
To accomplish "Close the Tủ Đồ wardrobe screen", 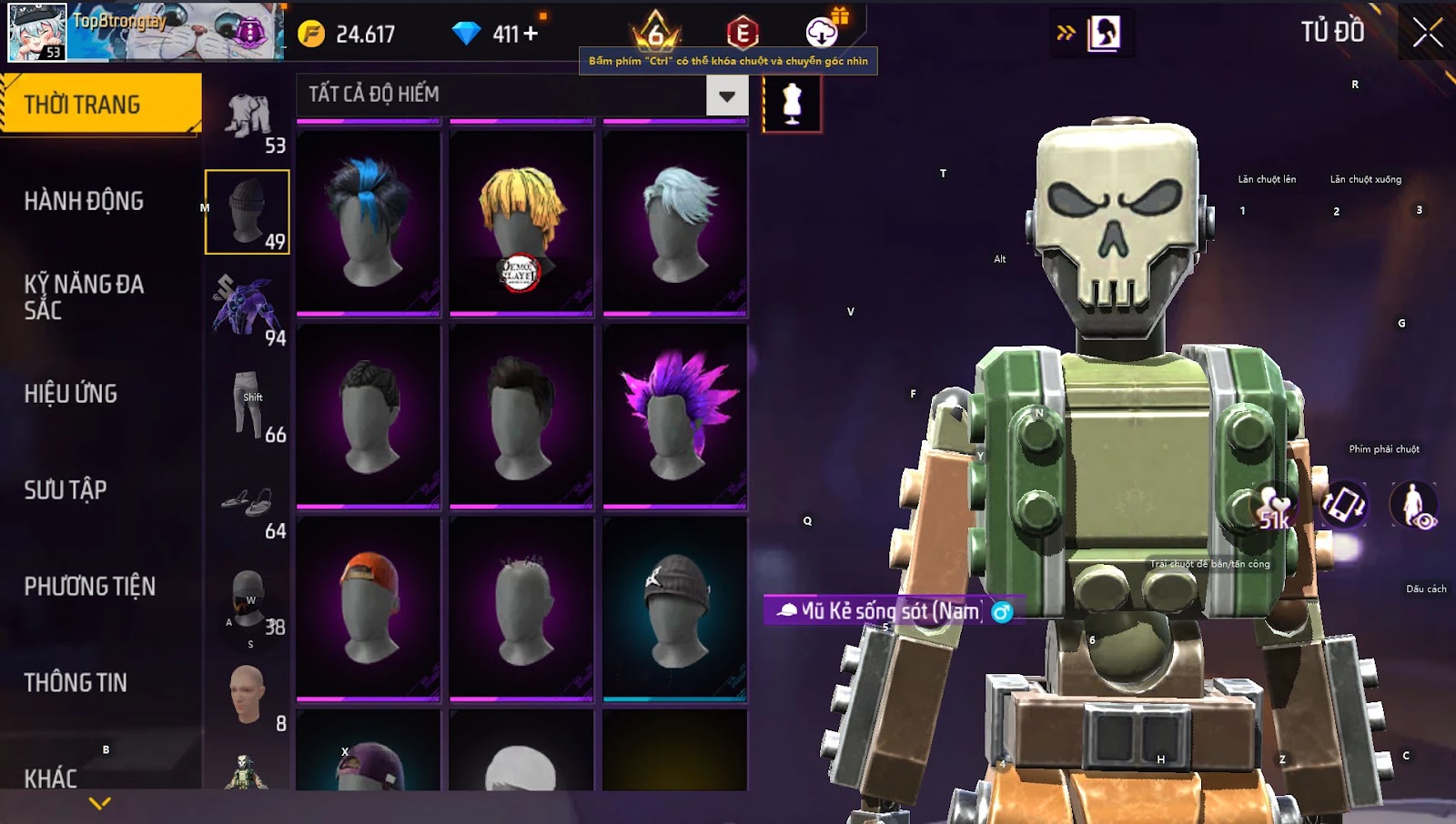I will [1427, 33].
